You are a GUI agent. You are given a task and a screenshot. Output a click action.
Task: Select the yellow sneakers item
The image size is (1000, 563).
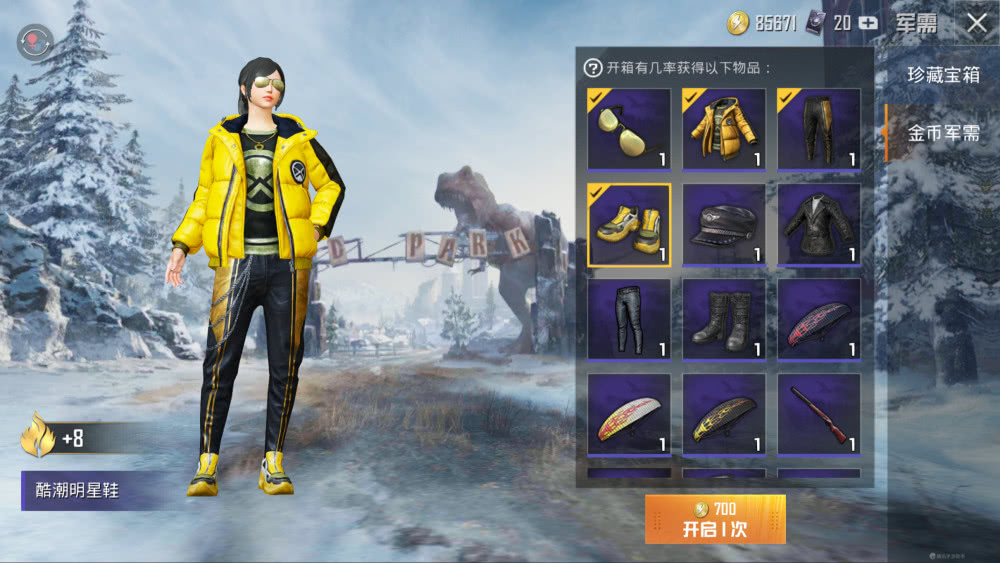[x=629, y=224]
